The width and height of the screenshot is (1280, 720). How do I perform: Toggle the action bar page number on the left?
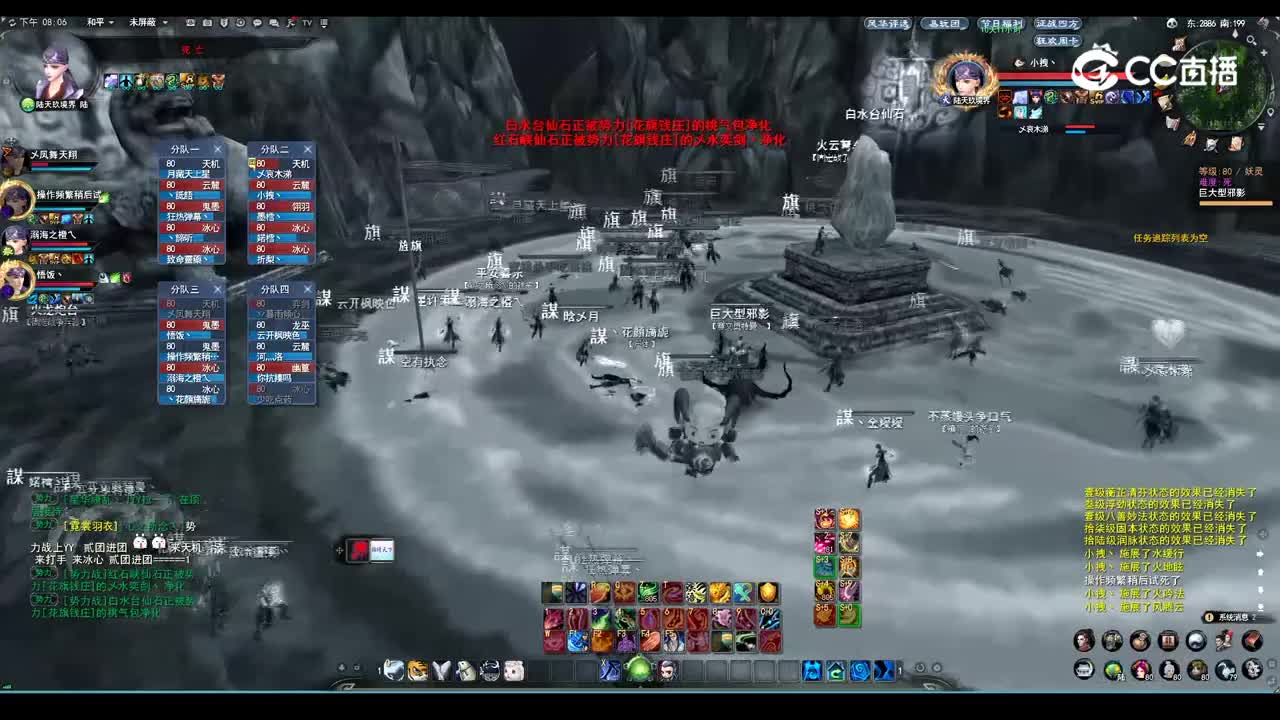click(x=378, y=670)
